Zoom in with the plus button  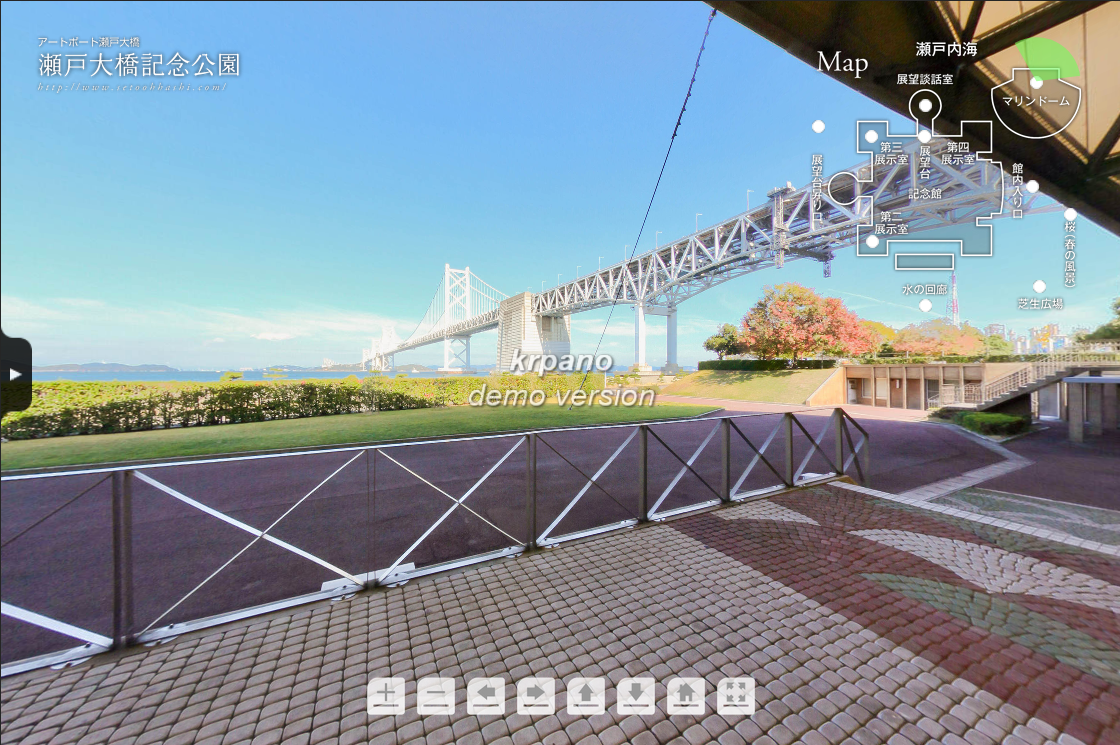pos(386,695)
